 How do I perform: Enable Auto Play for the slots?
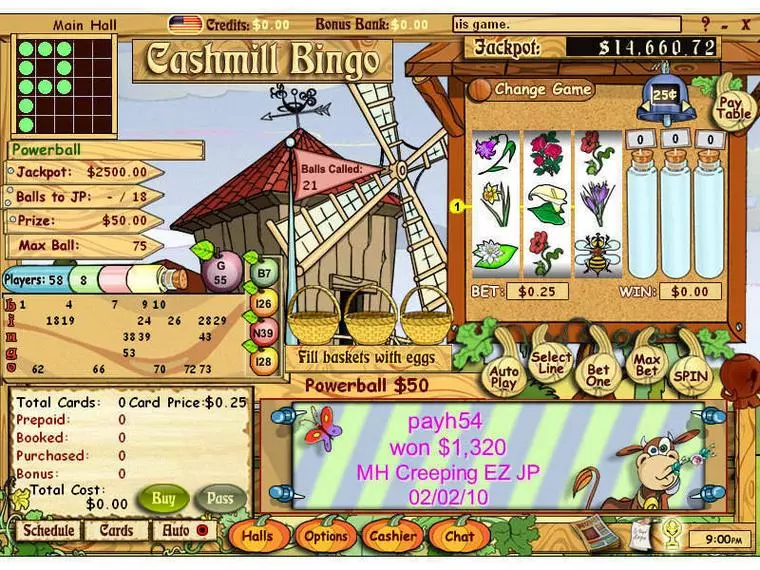pyautogui.click(x=505, y=376)
